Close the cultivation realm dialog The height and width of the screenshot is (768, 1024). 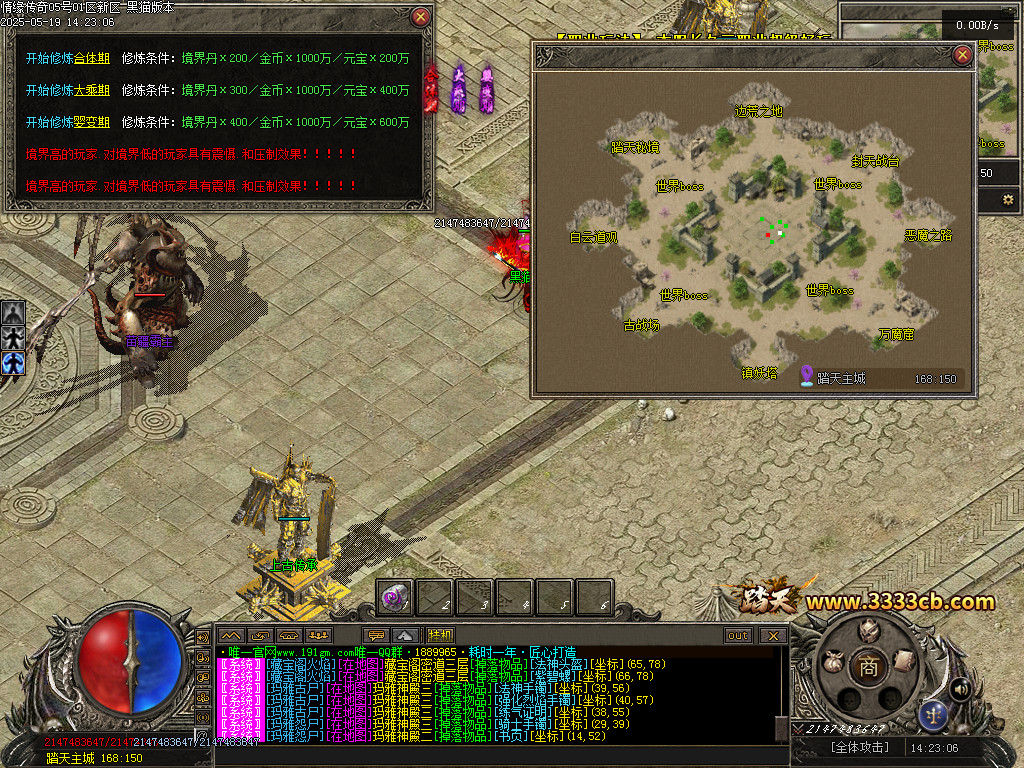(421, 17)
